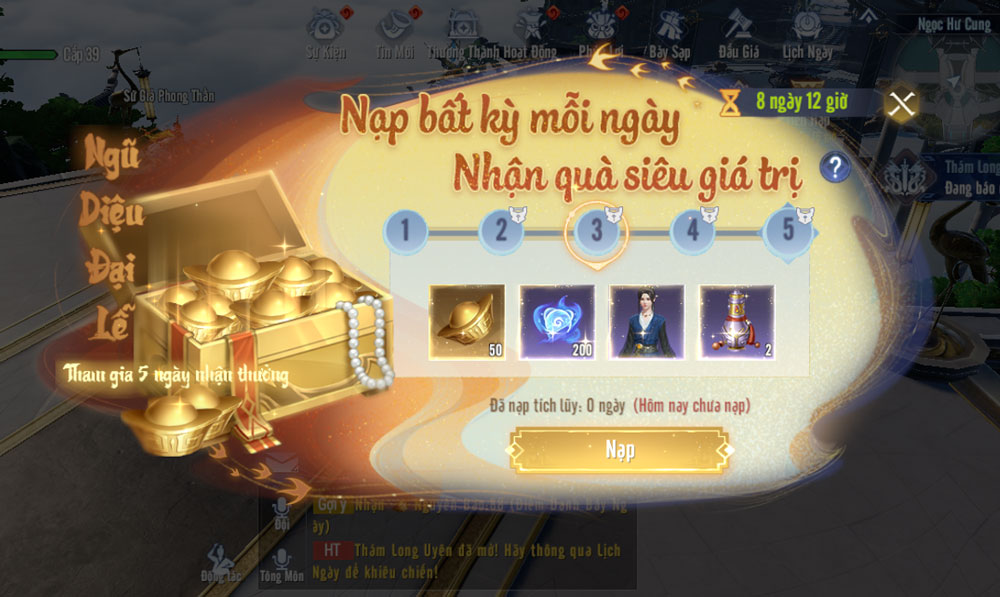The image size is (1000, 597).
Task: Activate the Tông Môn sect voice microphone
Action: tap(282, 562)
